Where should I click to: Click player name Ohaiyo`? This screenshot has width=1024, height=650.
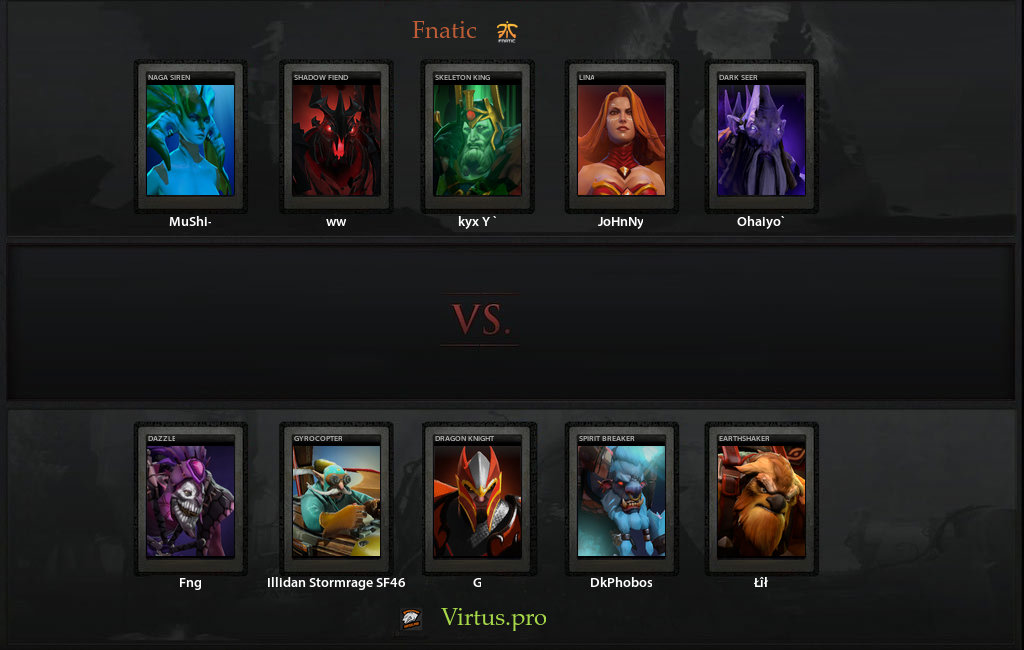(762, 222)
